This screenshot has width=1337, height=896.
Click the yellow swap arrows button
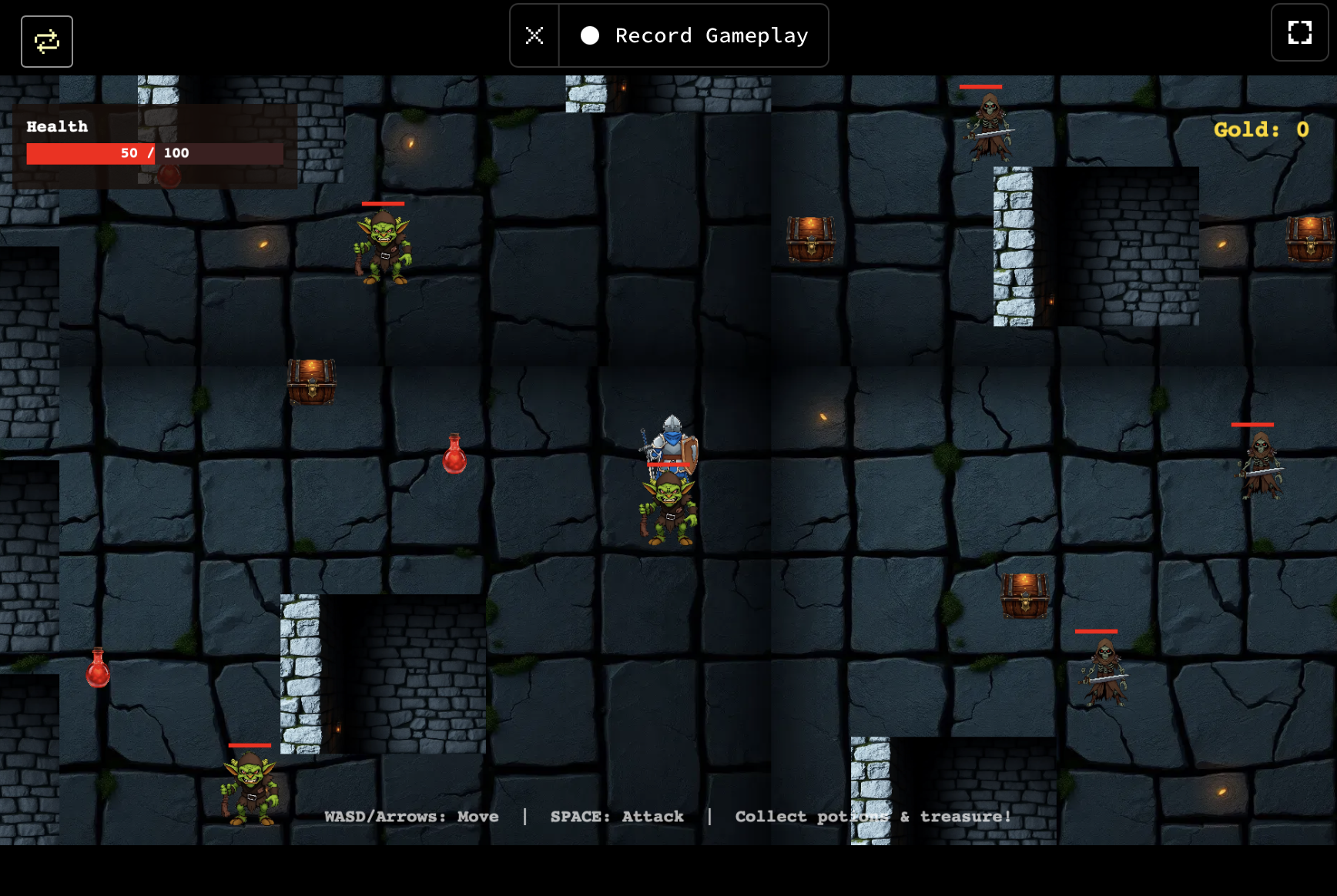[47, 42]
